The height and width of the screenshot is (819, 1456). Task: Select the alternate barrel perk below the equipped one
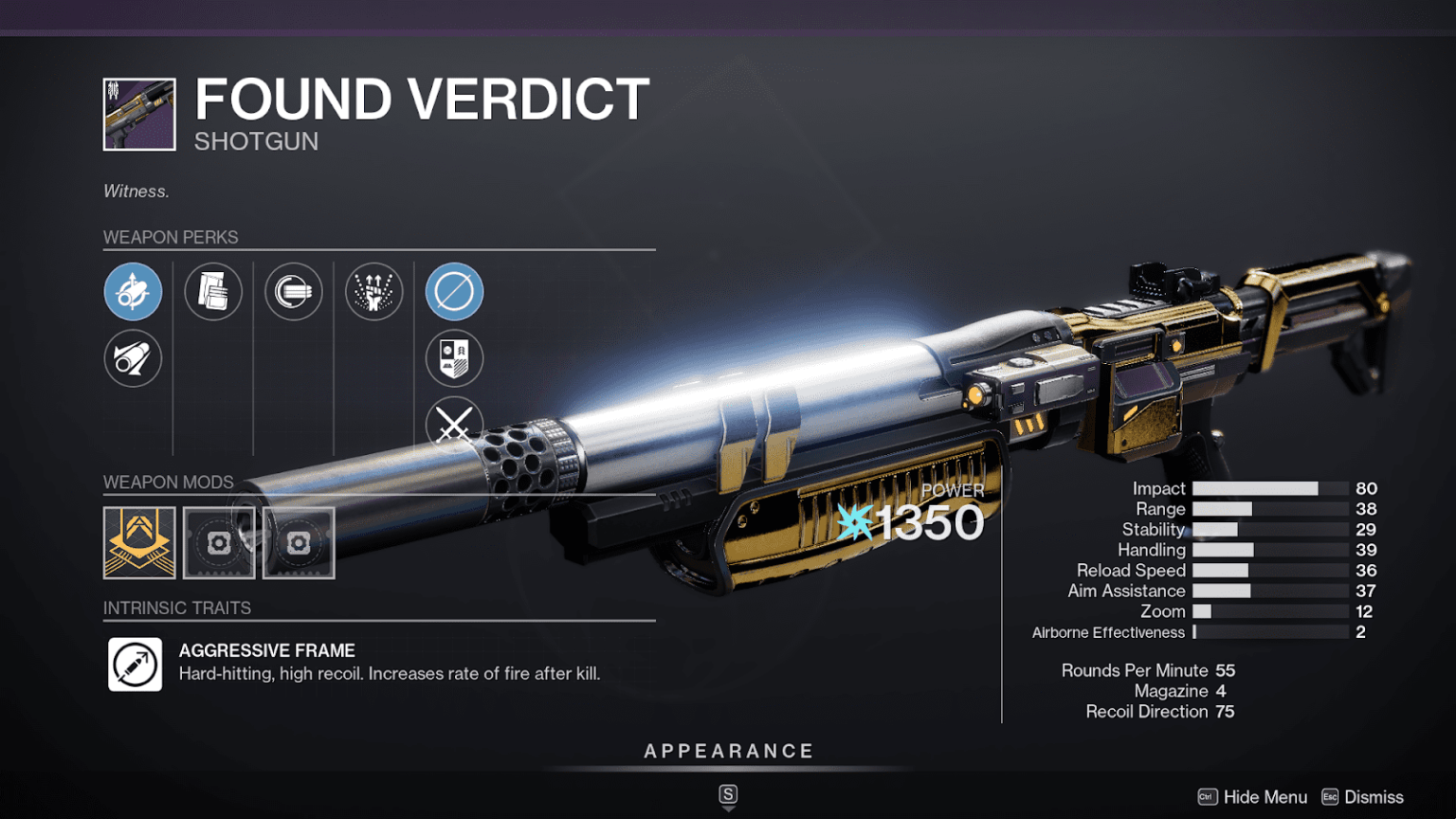pyautogui.click(x=133, y=359)
